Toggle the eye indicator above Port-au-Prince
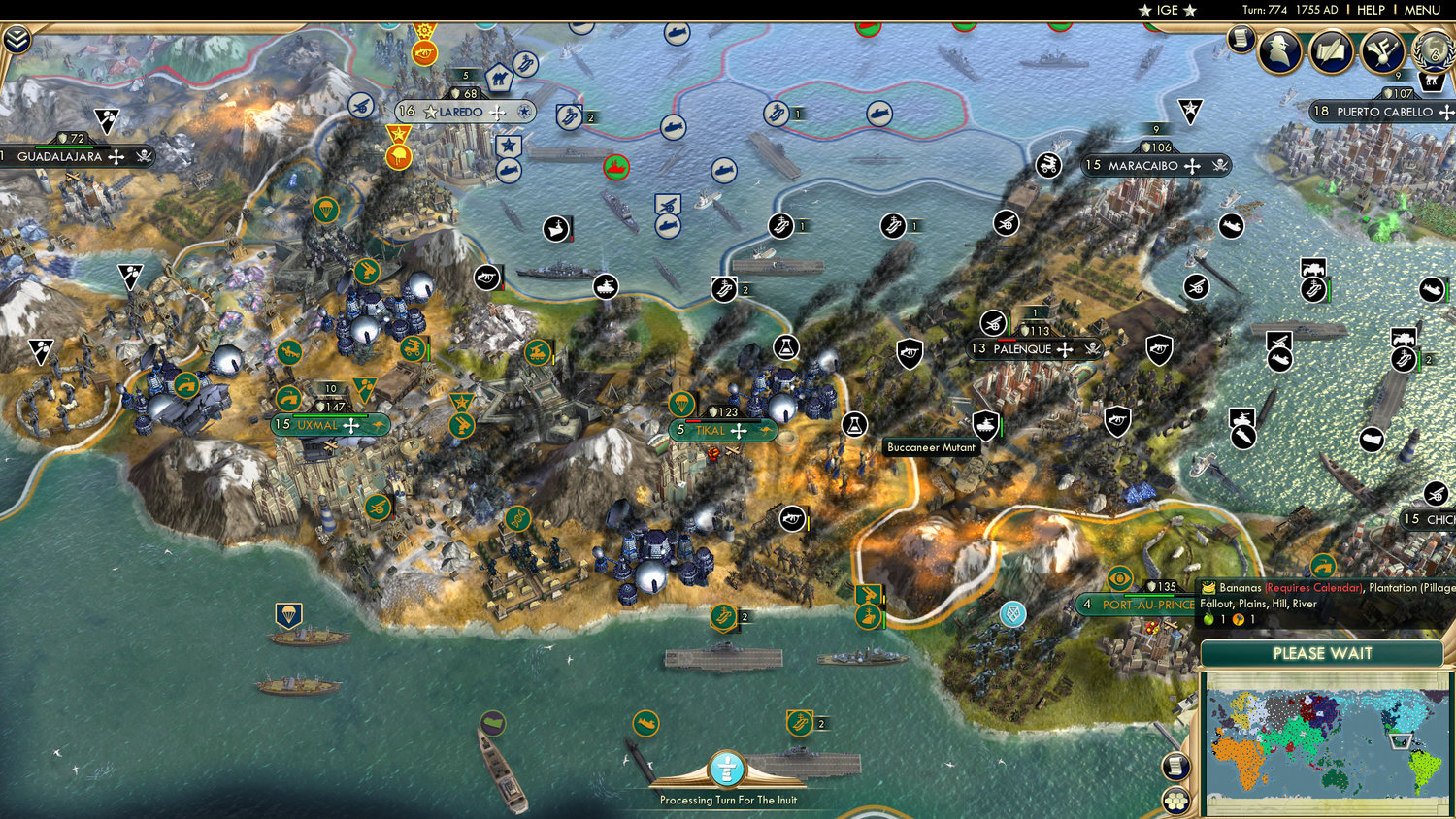 click(1122, 579)
